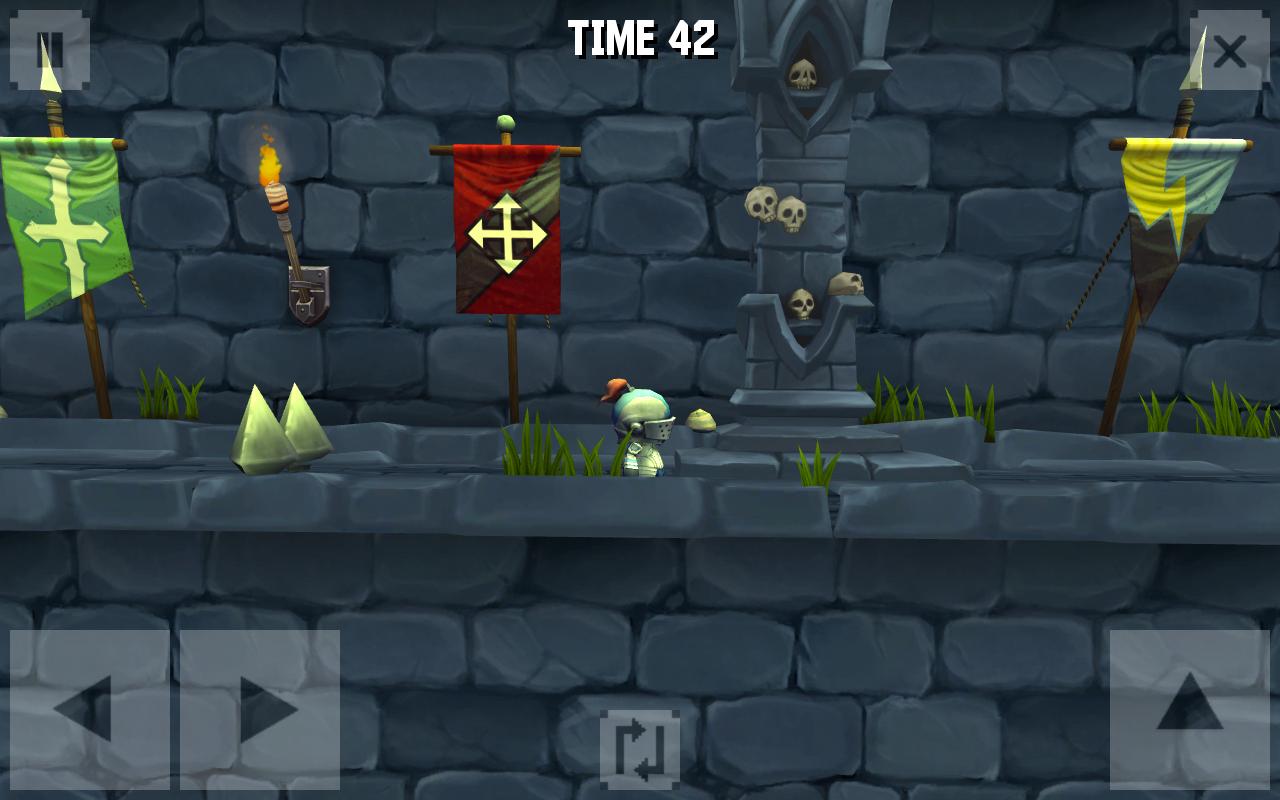1280x800 pixels.
Task: Click the pause icon top left
Action: (49, 49)
